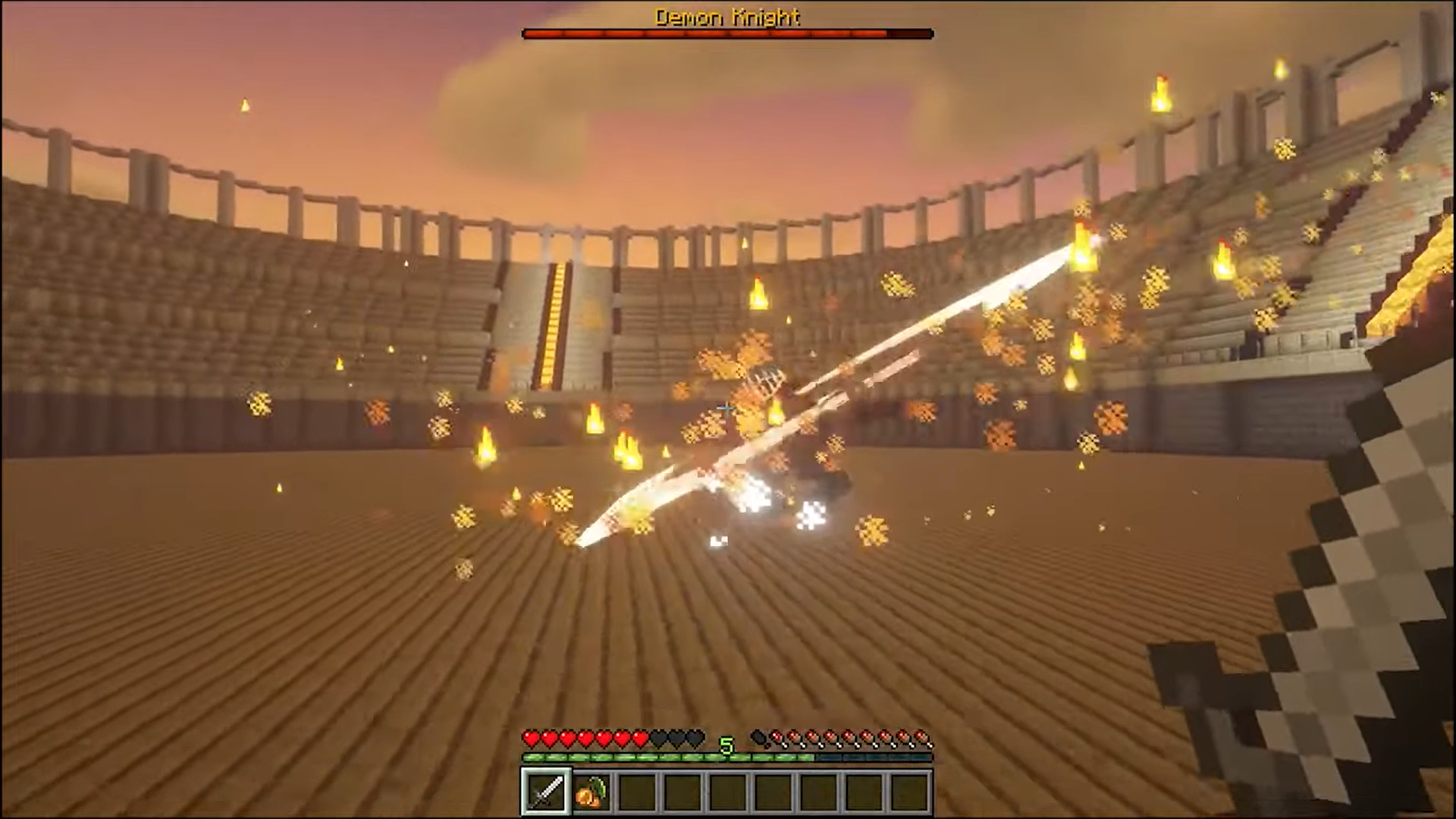Click the highlighted selected hotbar slot frame
This screenshot has height=819, width=1456.
pyautogui.click(x=544, y=791)
